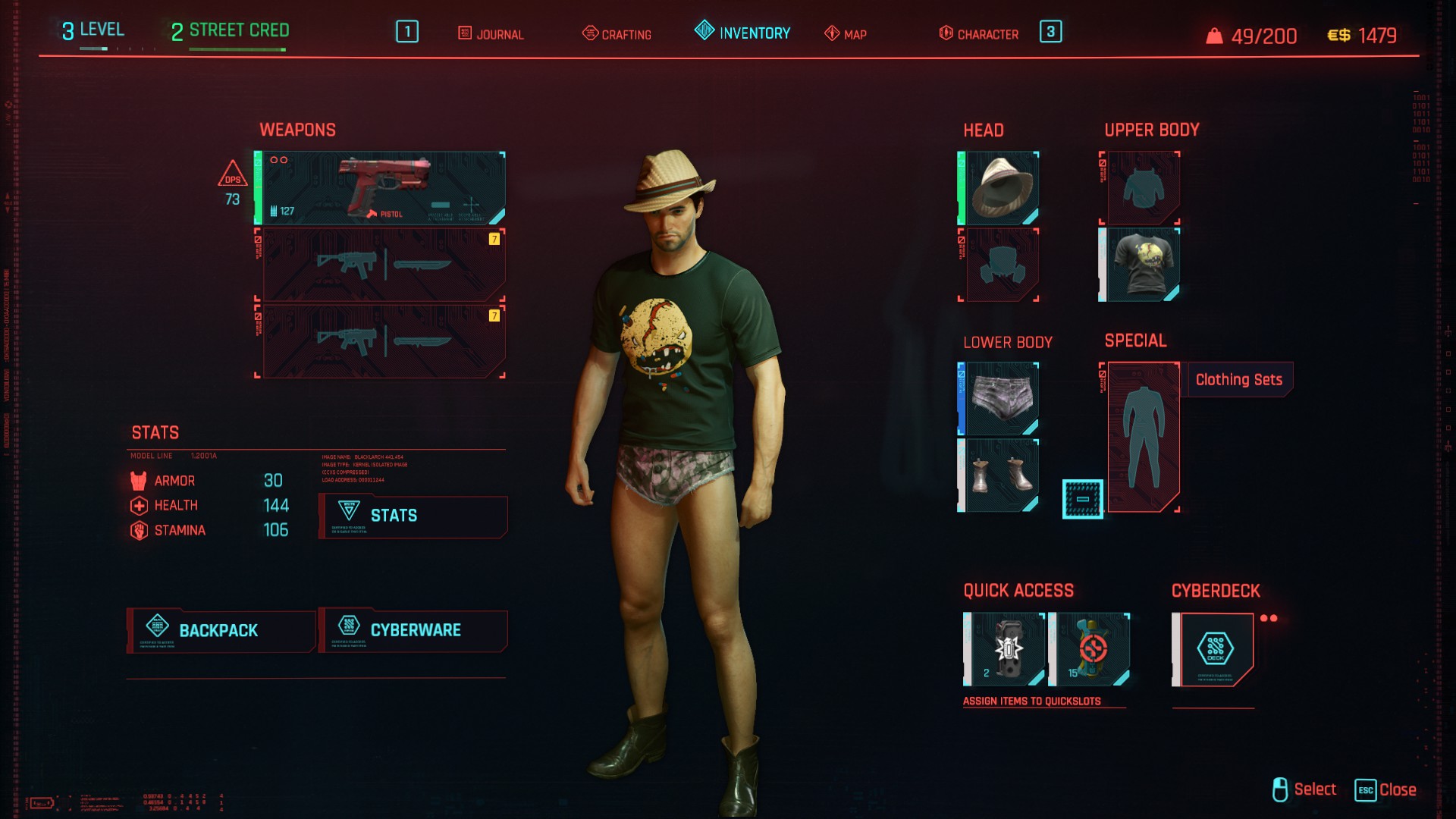
Task: Open the Backpack
Action: click(221, 630)
